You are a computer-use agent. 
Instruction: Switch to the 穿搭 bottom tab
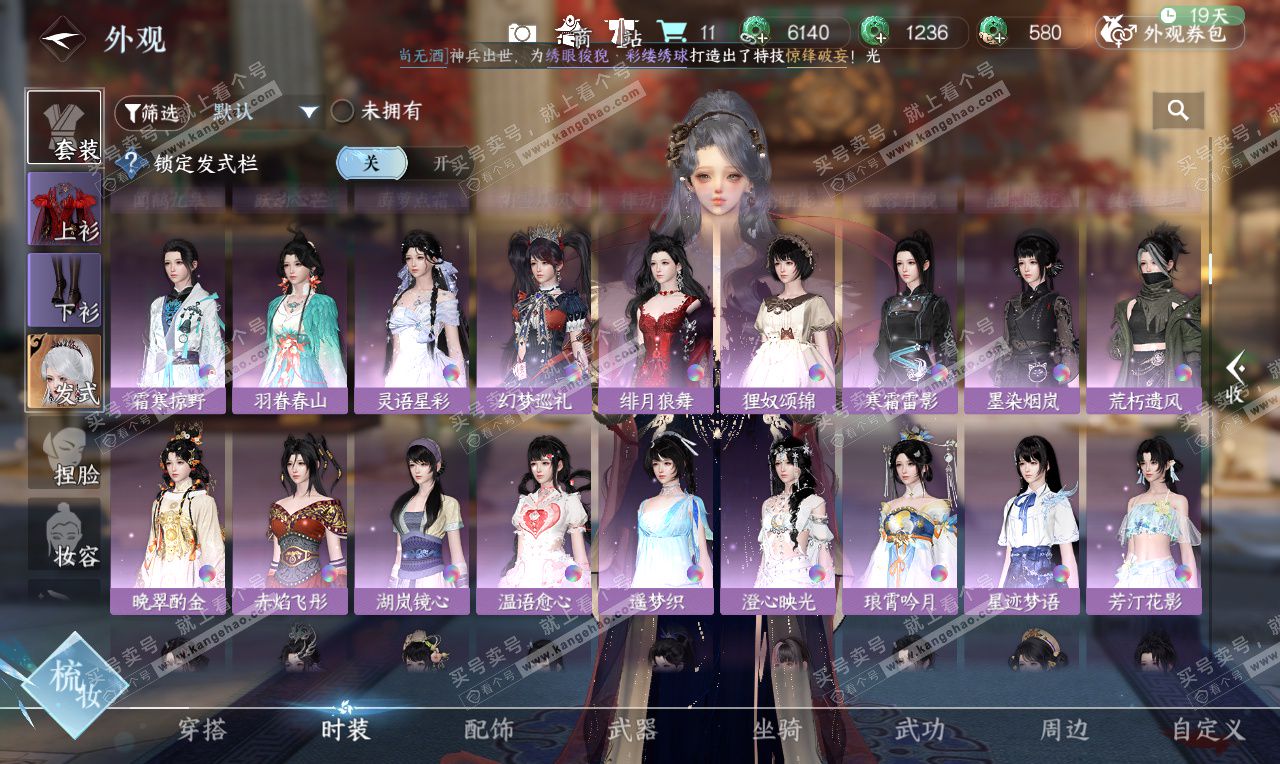(x=202, y=729)
